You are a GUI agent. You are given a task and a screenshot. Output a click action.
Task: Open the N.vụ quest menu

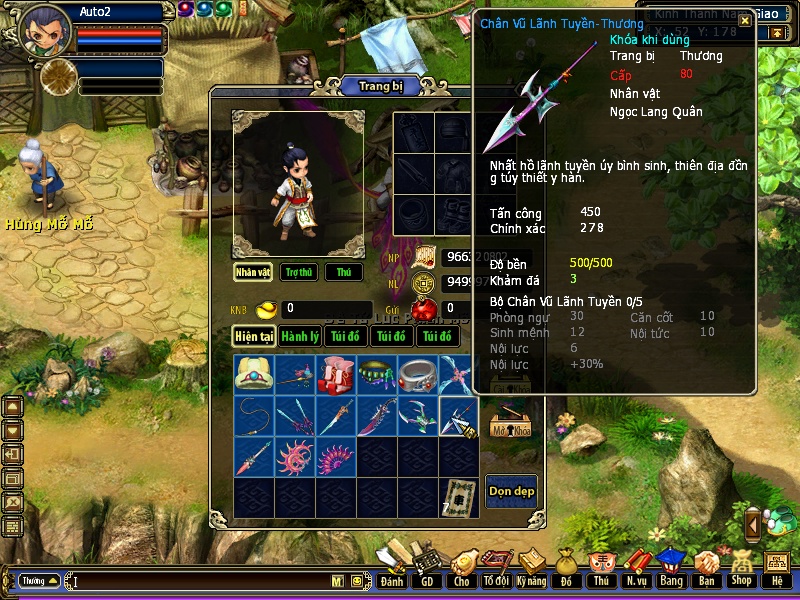[x=636, y=570]
